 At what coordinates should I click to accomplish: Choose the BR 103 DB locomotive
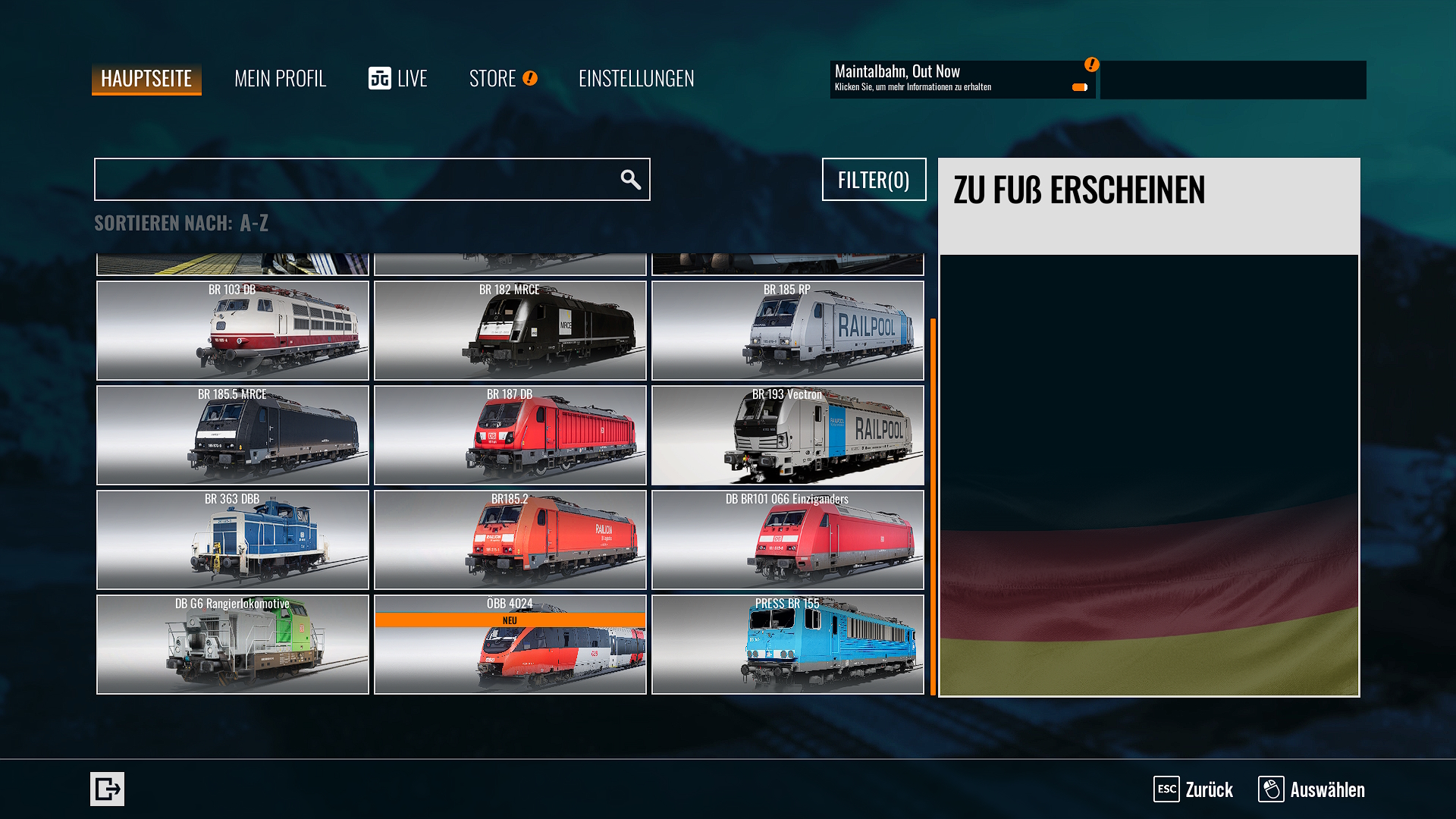pos(233,331)
